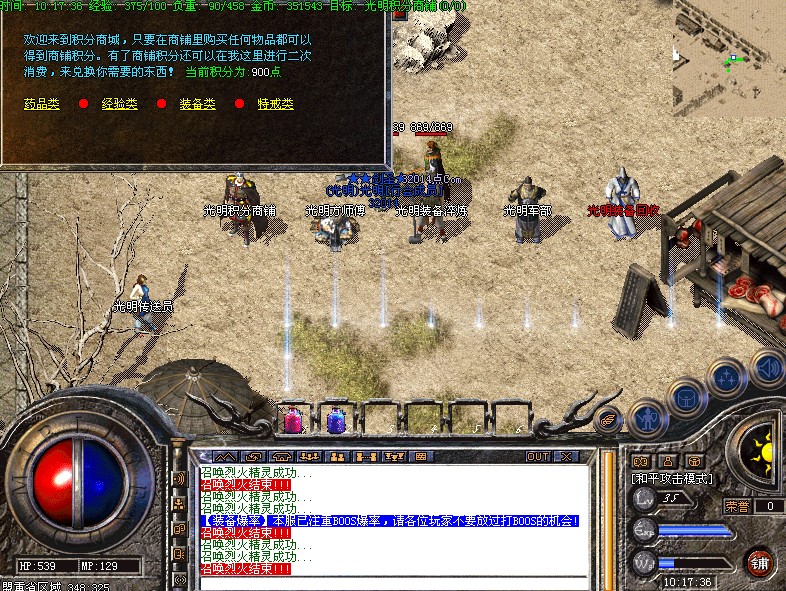Image resolution: width=786 pixels, height=591 pixels.
Task: Use the pink potion in the belt
Action: coord(295,420)
